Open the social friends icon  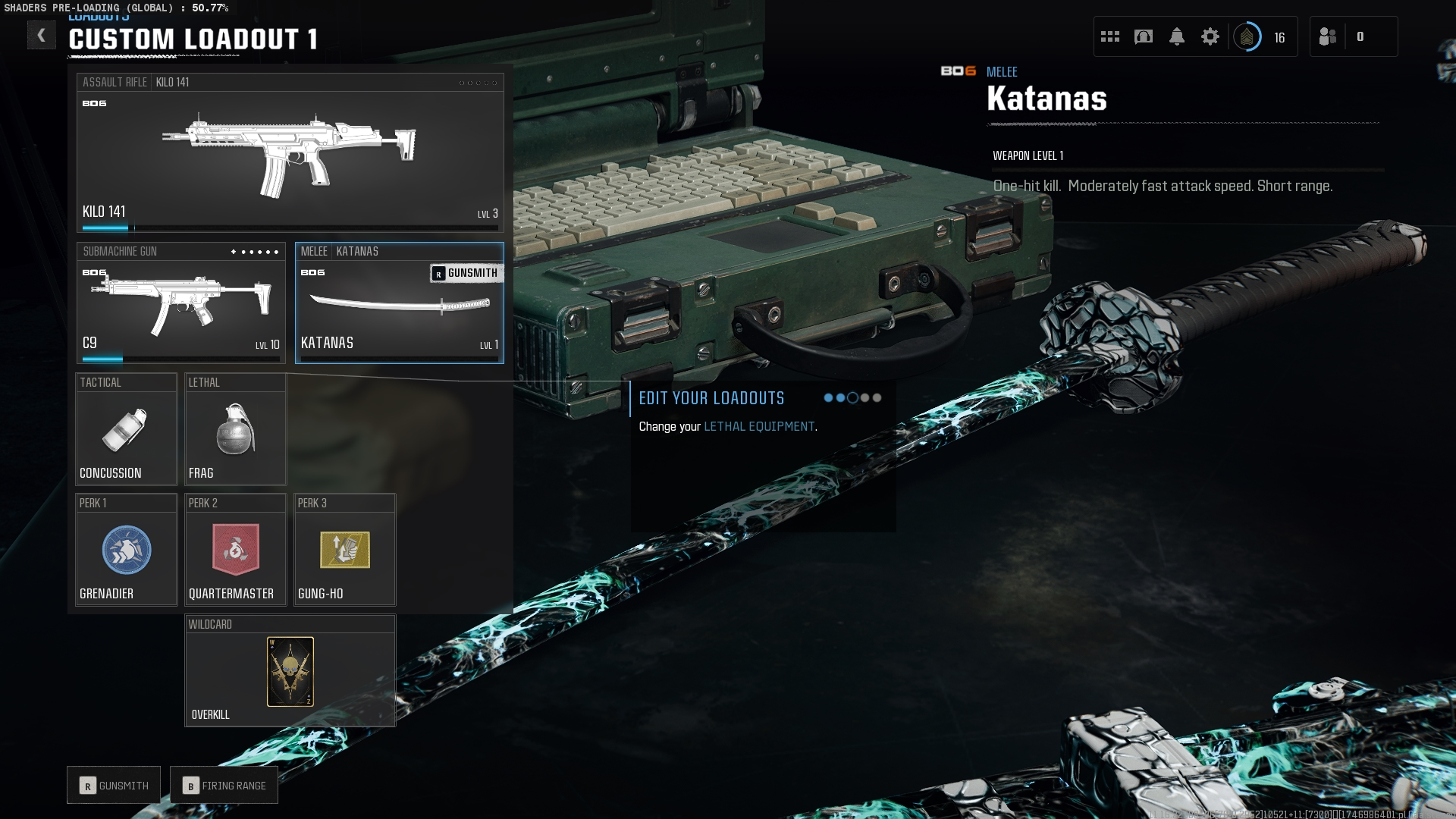1329,36
